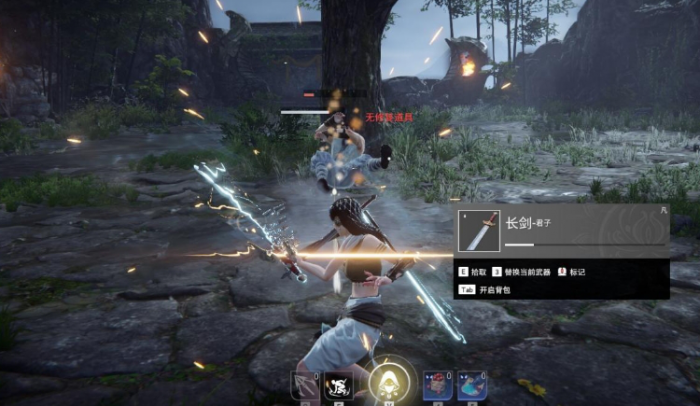Use the red consumable item slot
Screen dimensions: 700x406
tap(438, 385)
